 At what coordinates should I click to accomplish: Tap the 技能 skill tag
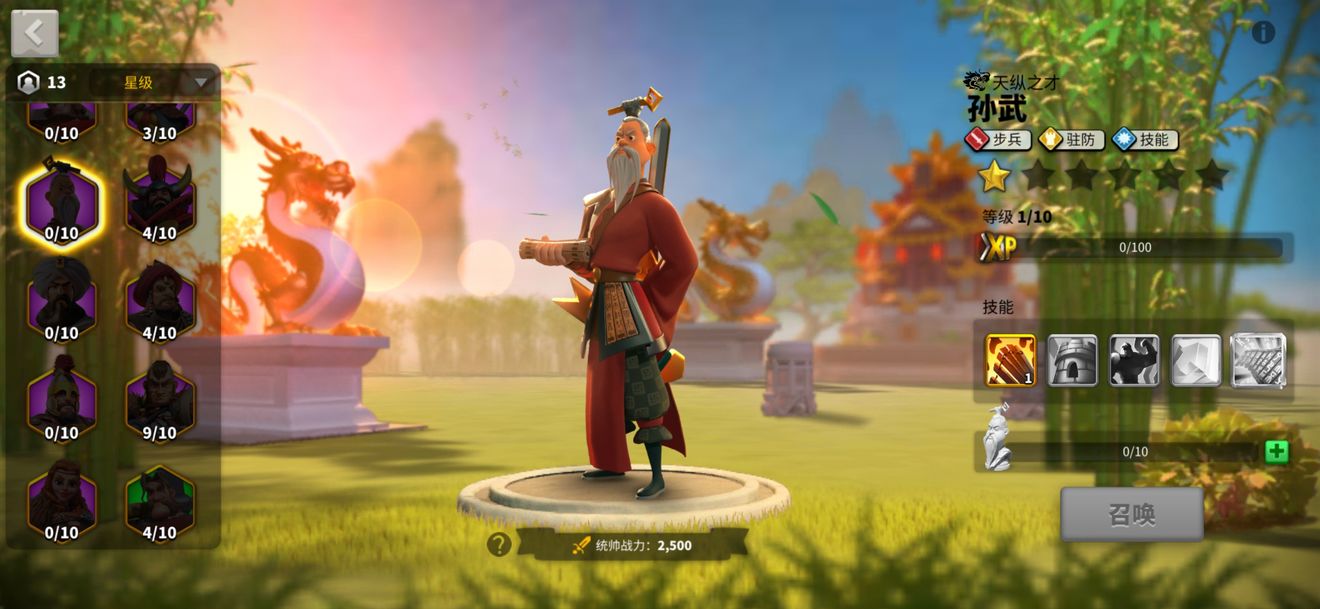pos(1145,139)
